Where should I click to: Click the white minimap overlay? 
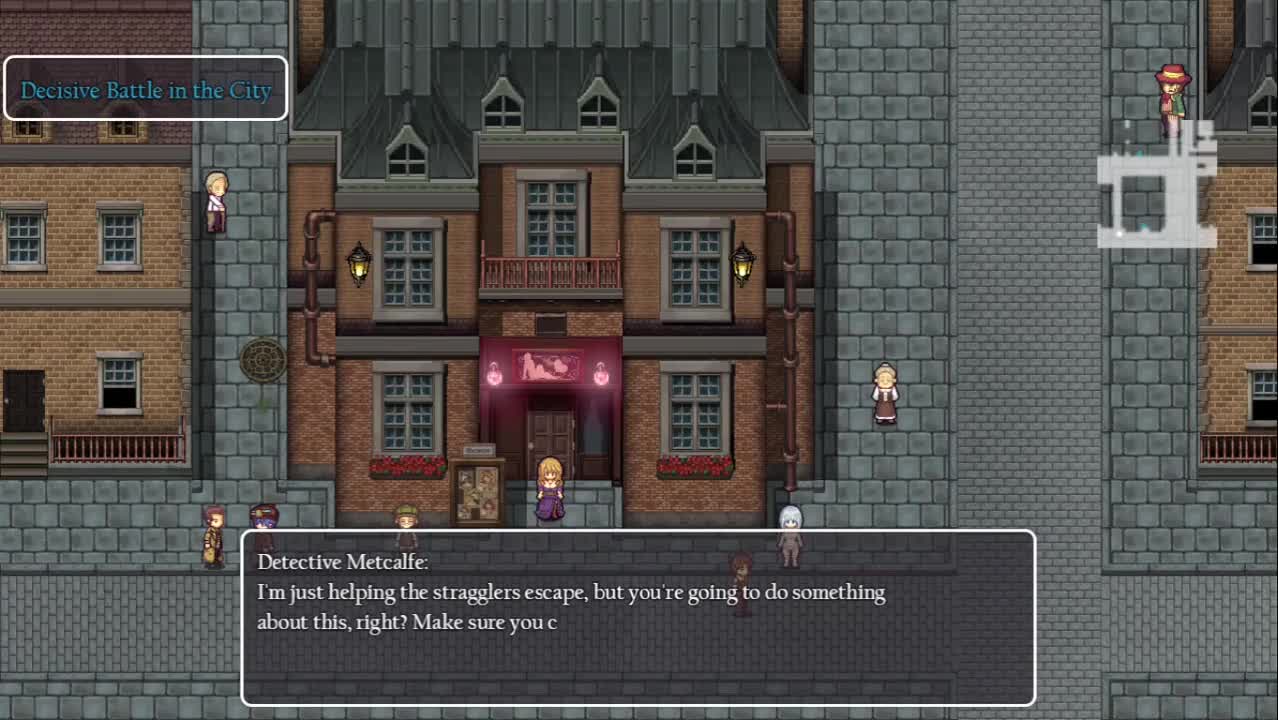point(1156,187)
